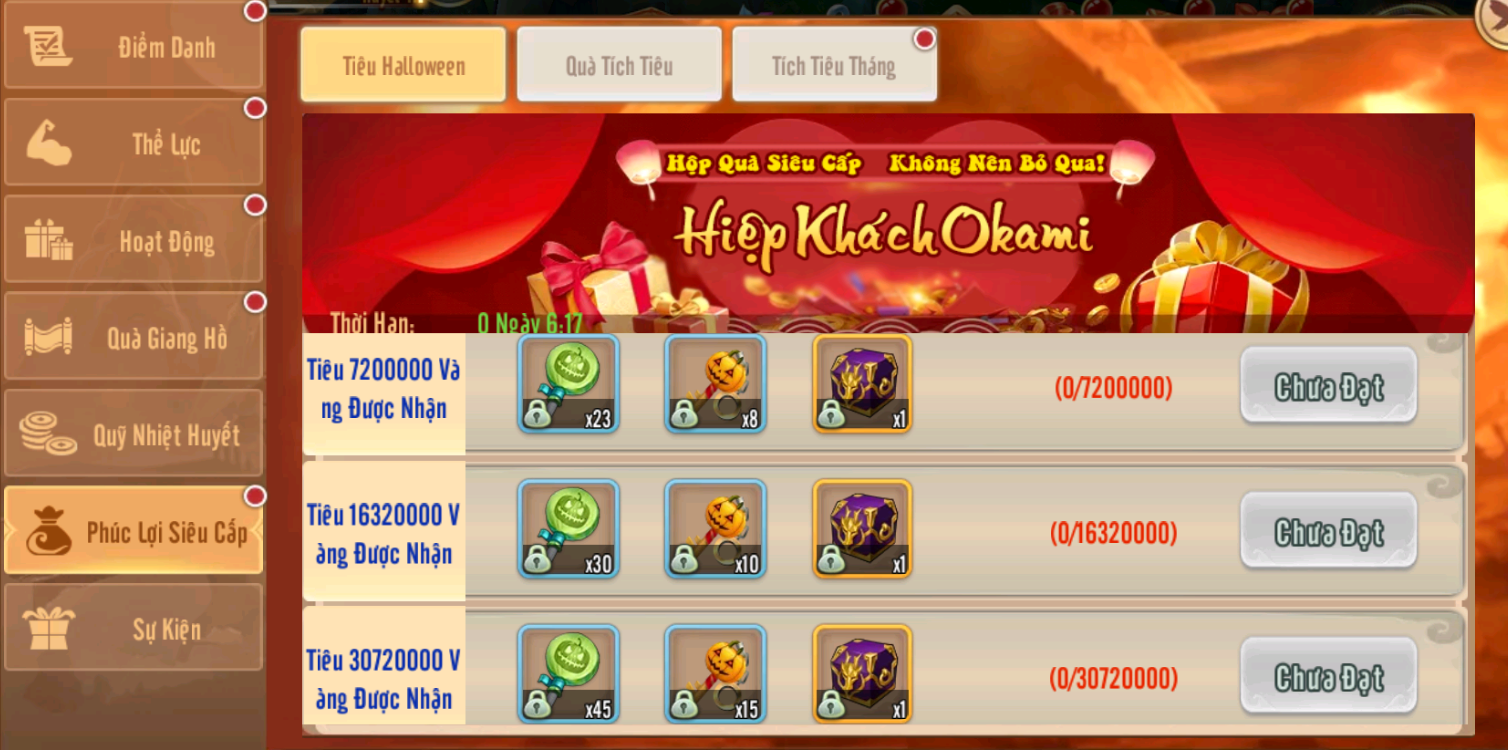Image resolution: width=1508 pixels, height=750 pixels.
Task: Switch to Quà Tích Tiêu tab
Action: coord(619,66)
